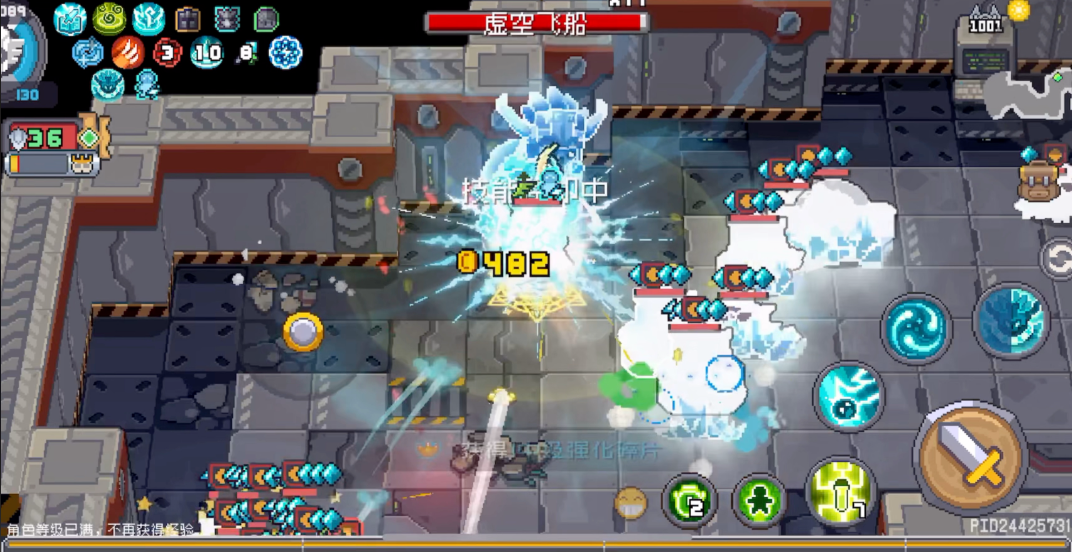Move with the virtual joystick knob
Viewport: 1072px width, 552px height.
302,331
